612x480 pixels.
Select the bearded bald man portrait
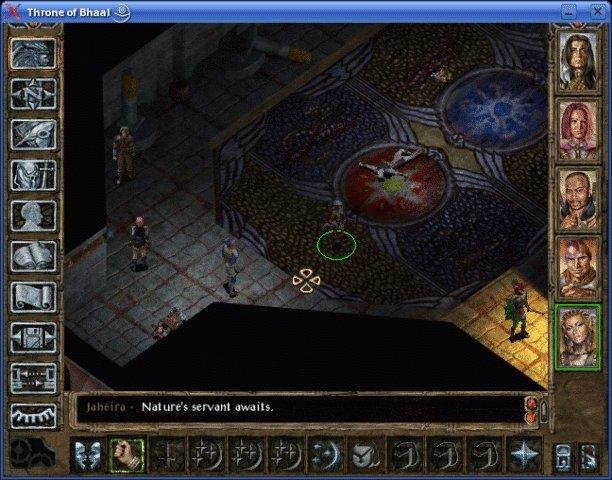tap(578, 197)
